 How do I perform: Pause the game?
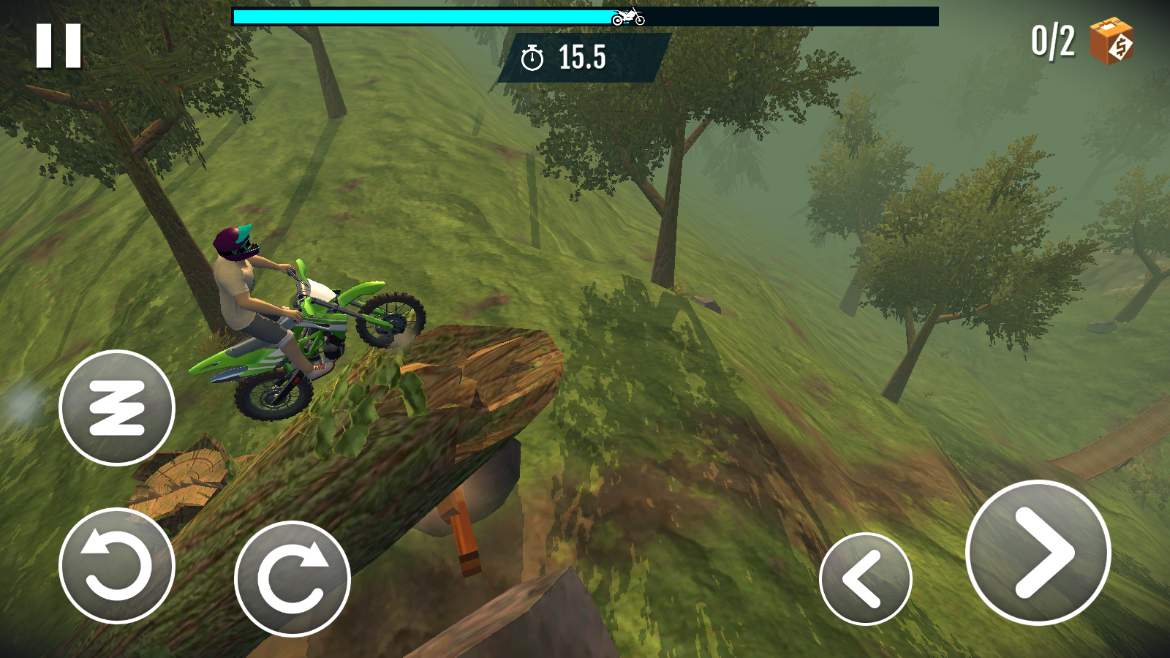[58, 45]
